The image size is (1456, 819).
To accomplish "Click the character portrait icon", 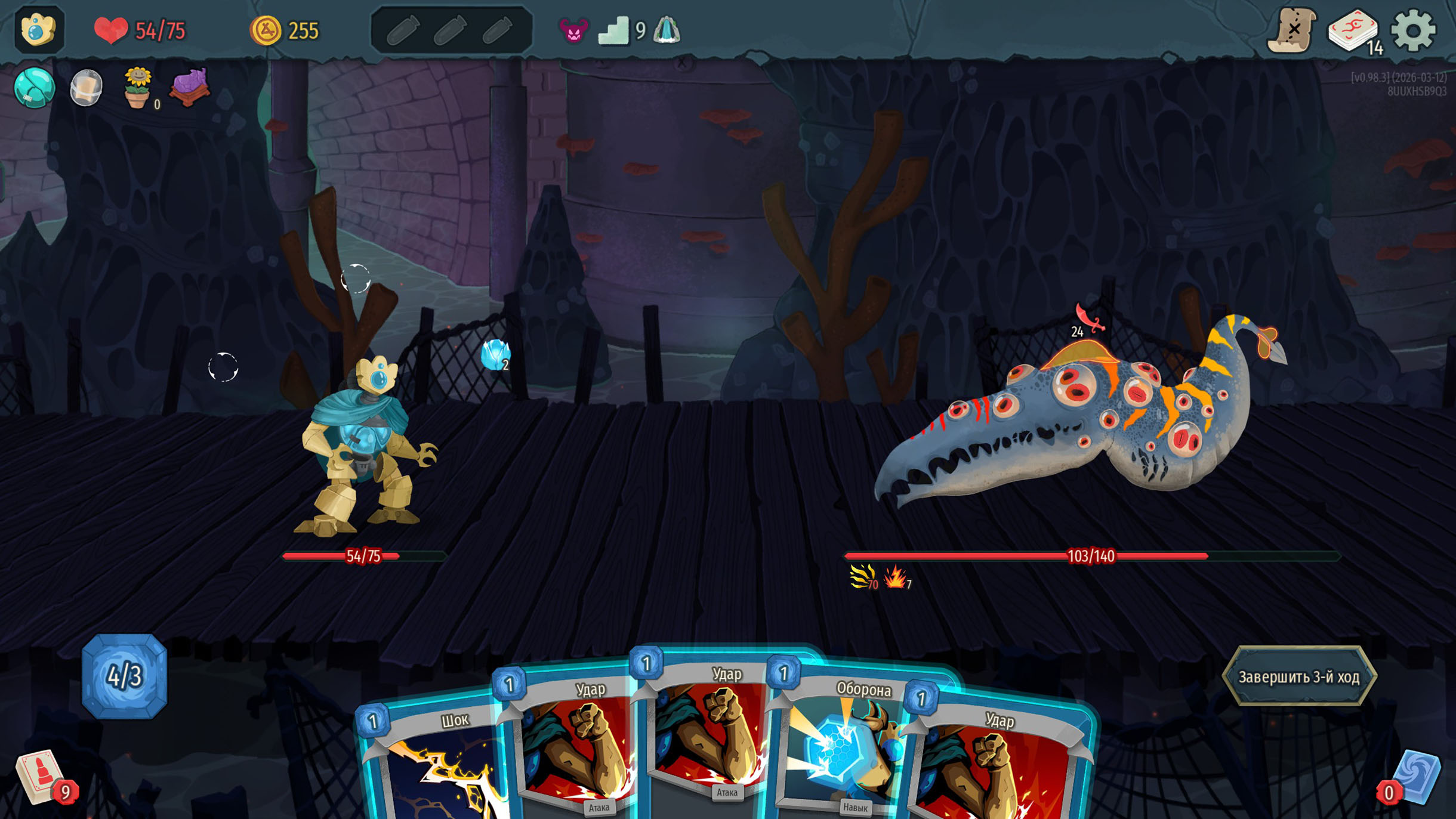I will click(38, 30).
